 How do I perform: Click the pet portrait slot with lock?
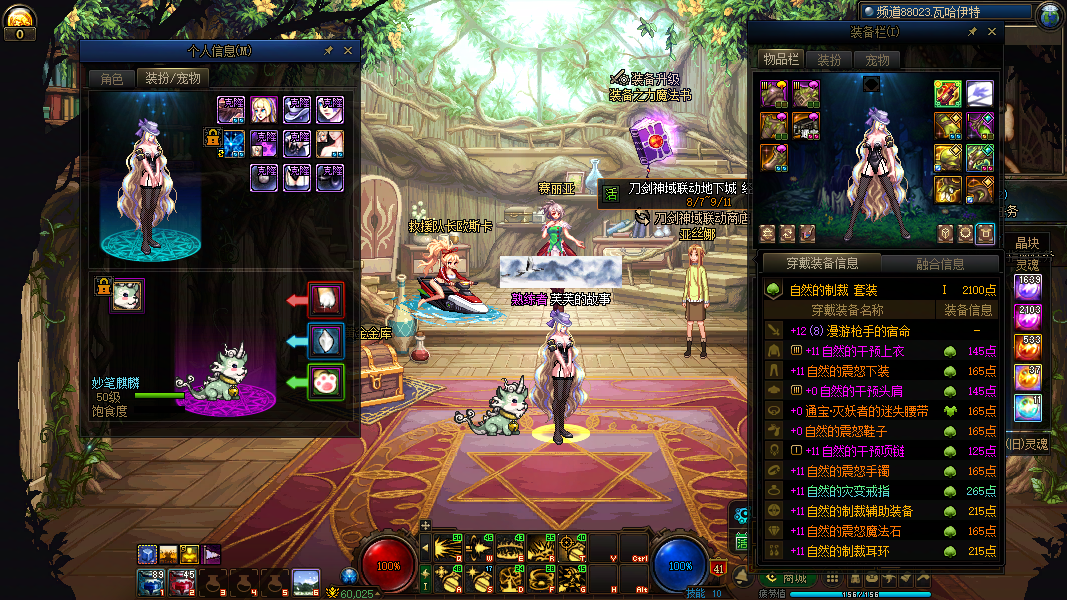click(127, 295)
